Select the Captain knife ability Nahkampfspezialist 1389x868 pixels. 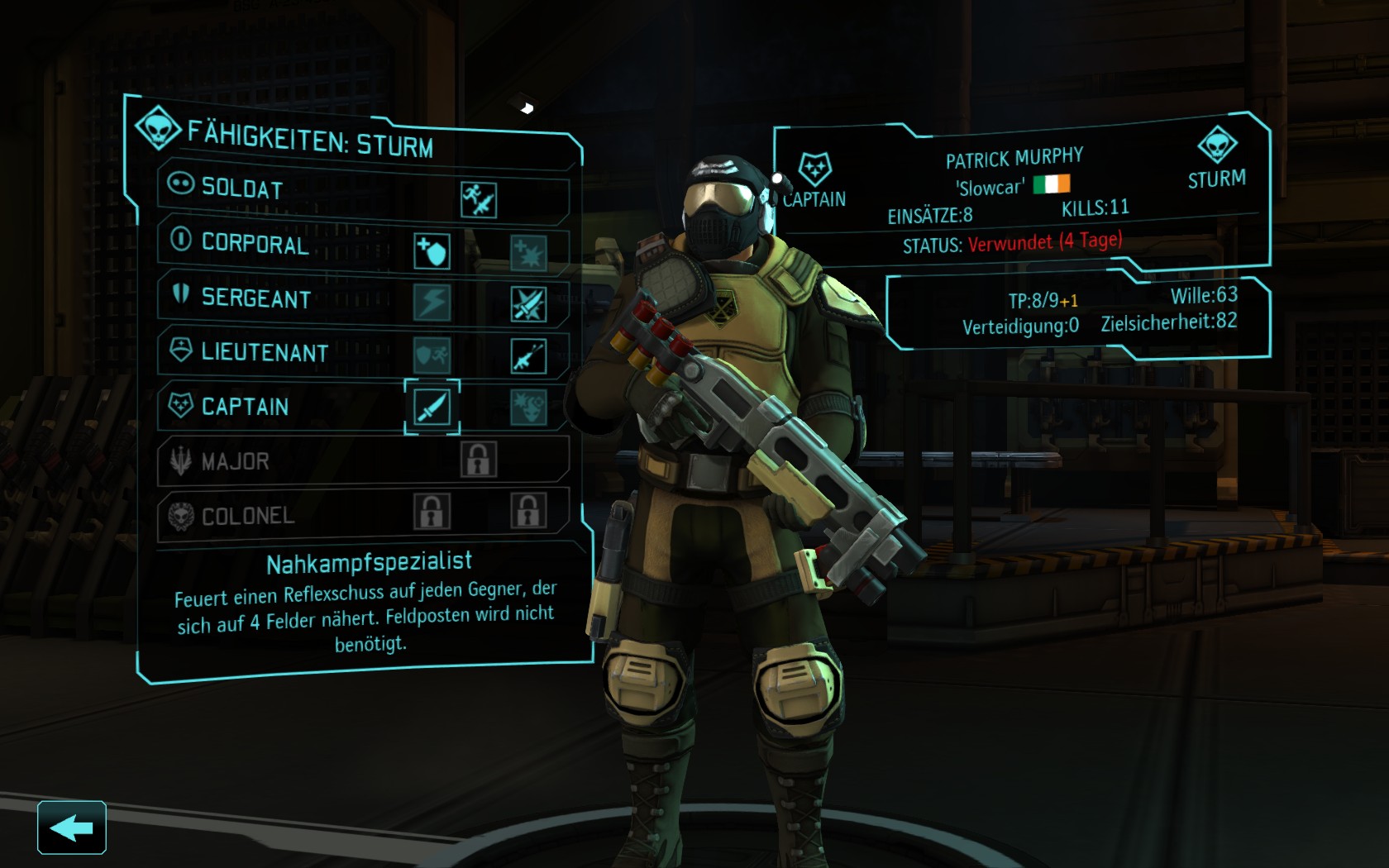[432, 407]
